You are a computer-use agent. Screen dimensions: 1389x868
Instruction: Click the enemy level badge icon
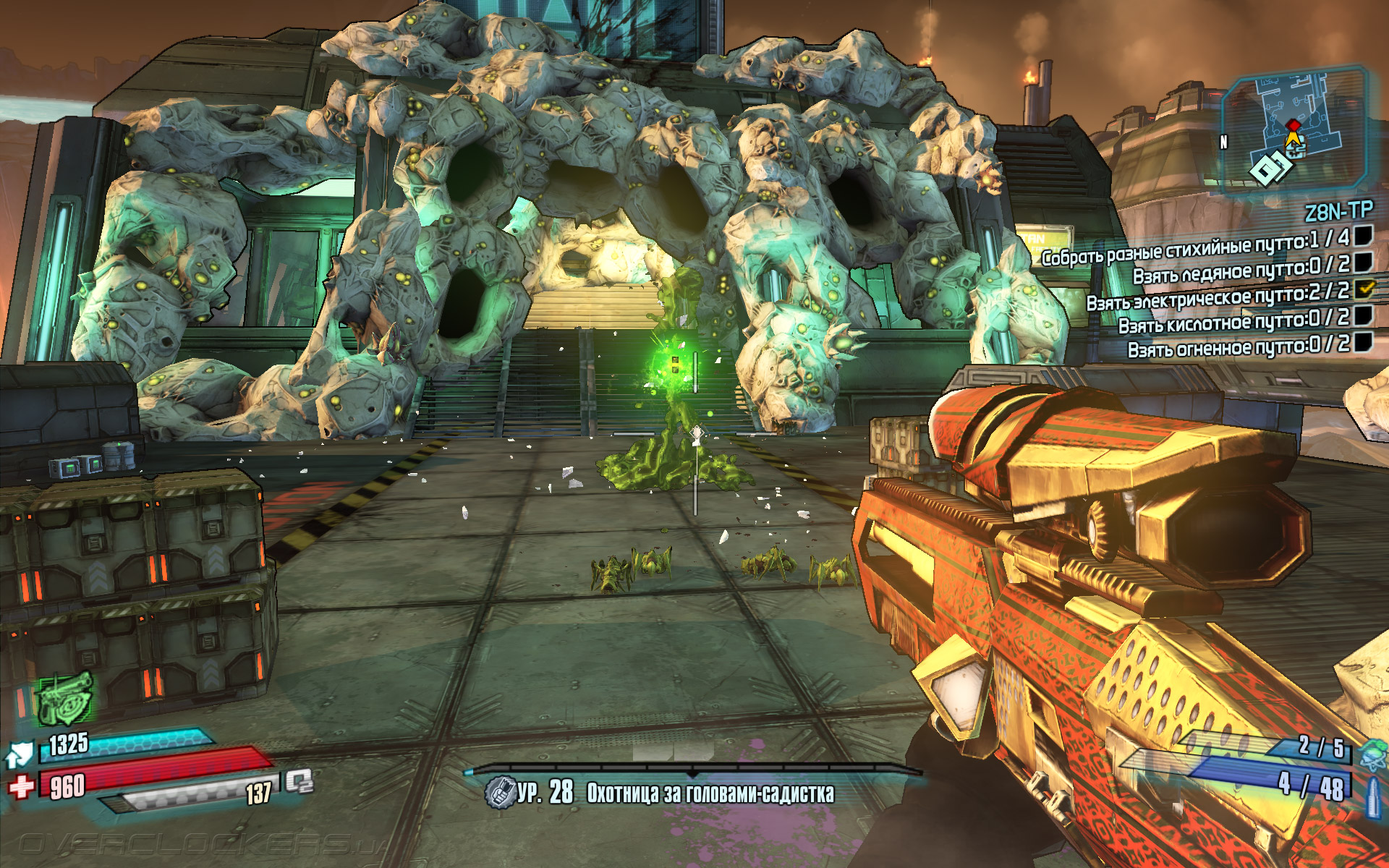click(x=498, y=792)
